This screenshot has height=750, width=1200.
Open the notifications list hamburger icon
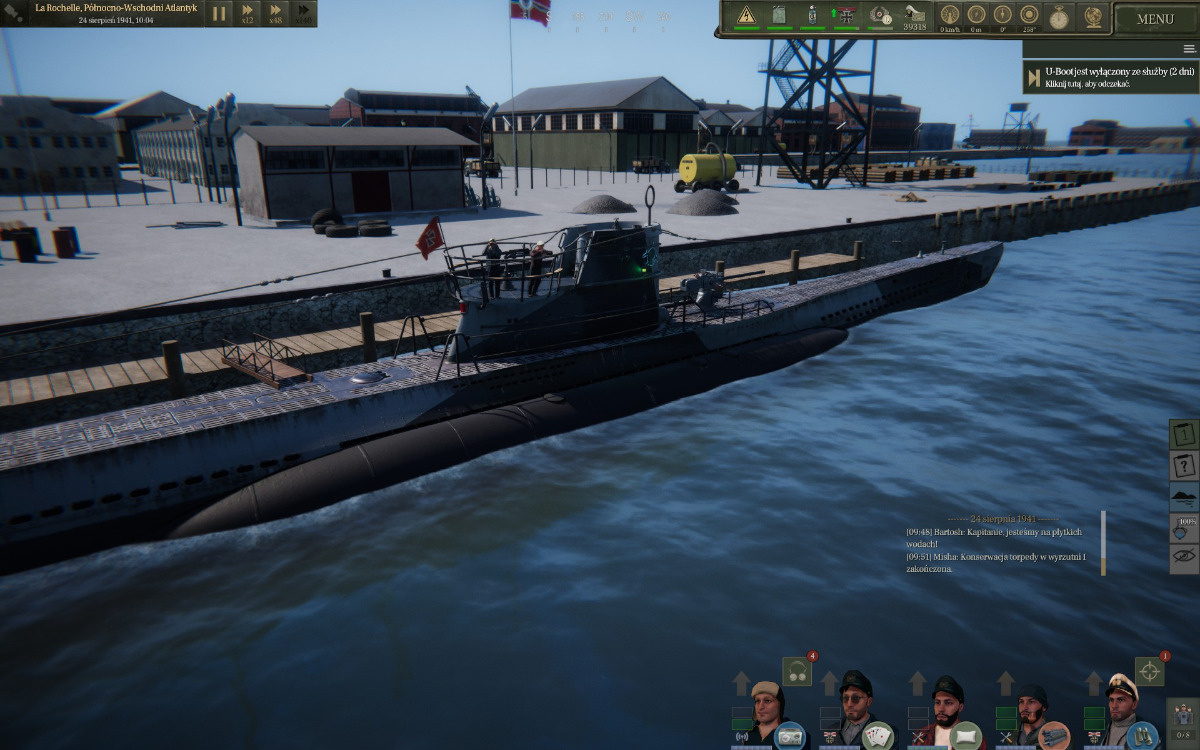(x=1189, y=49)
